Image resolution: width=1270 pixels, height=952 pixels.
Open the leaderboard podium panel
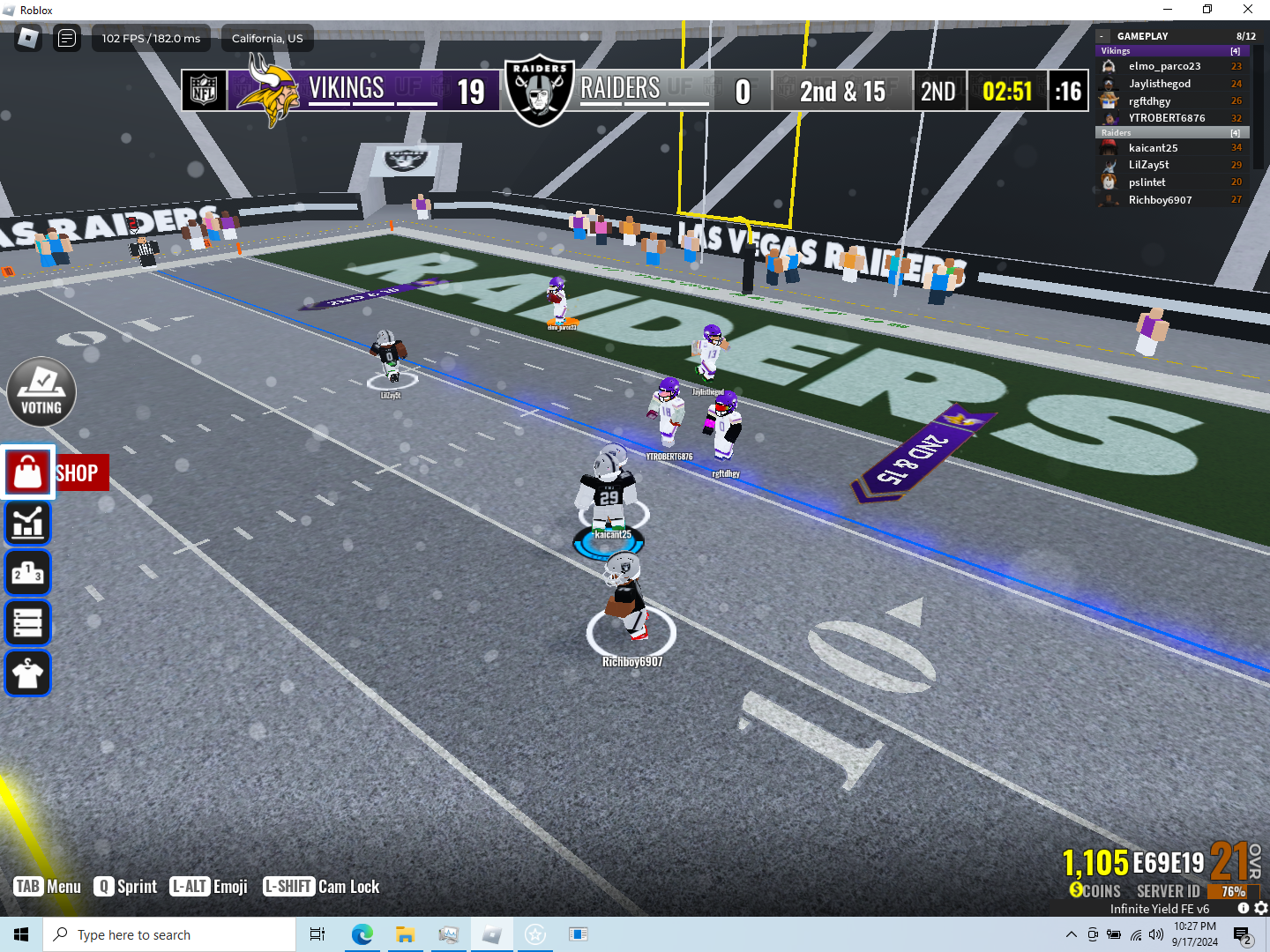[28, 573]
